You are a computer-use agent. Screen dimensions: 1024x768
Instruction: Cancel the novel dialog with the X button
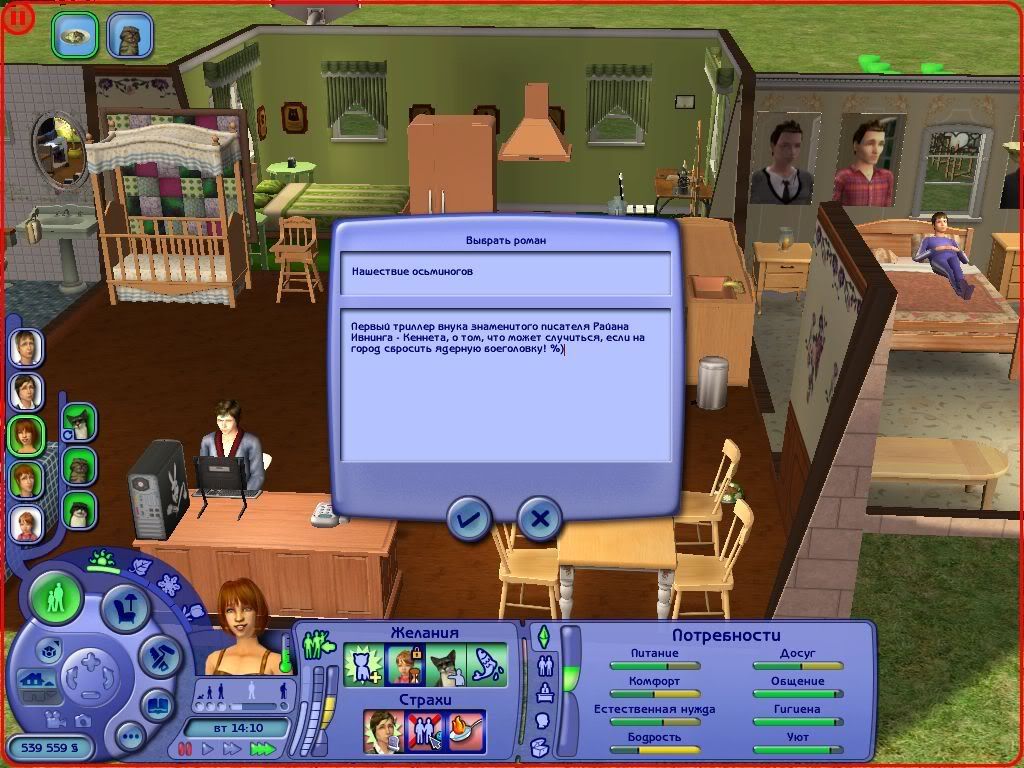point(540,518)
